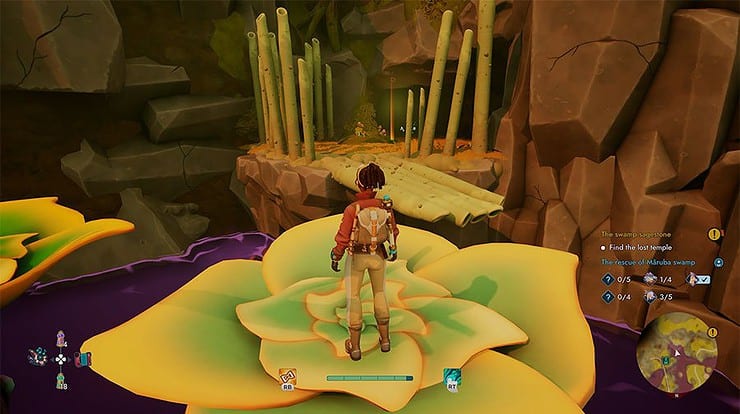The image size is (740, 414).
Task: Select the green potion quick-item
Action: pyautogui.click(x=62, y=379)
